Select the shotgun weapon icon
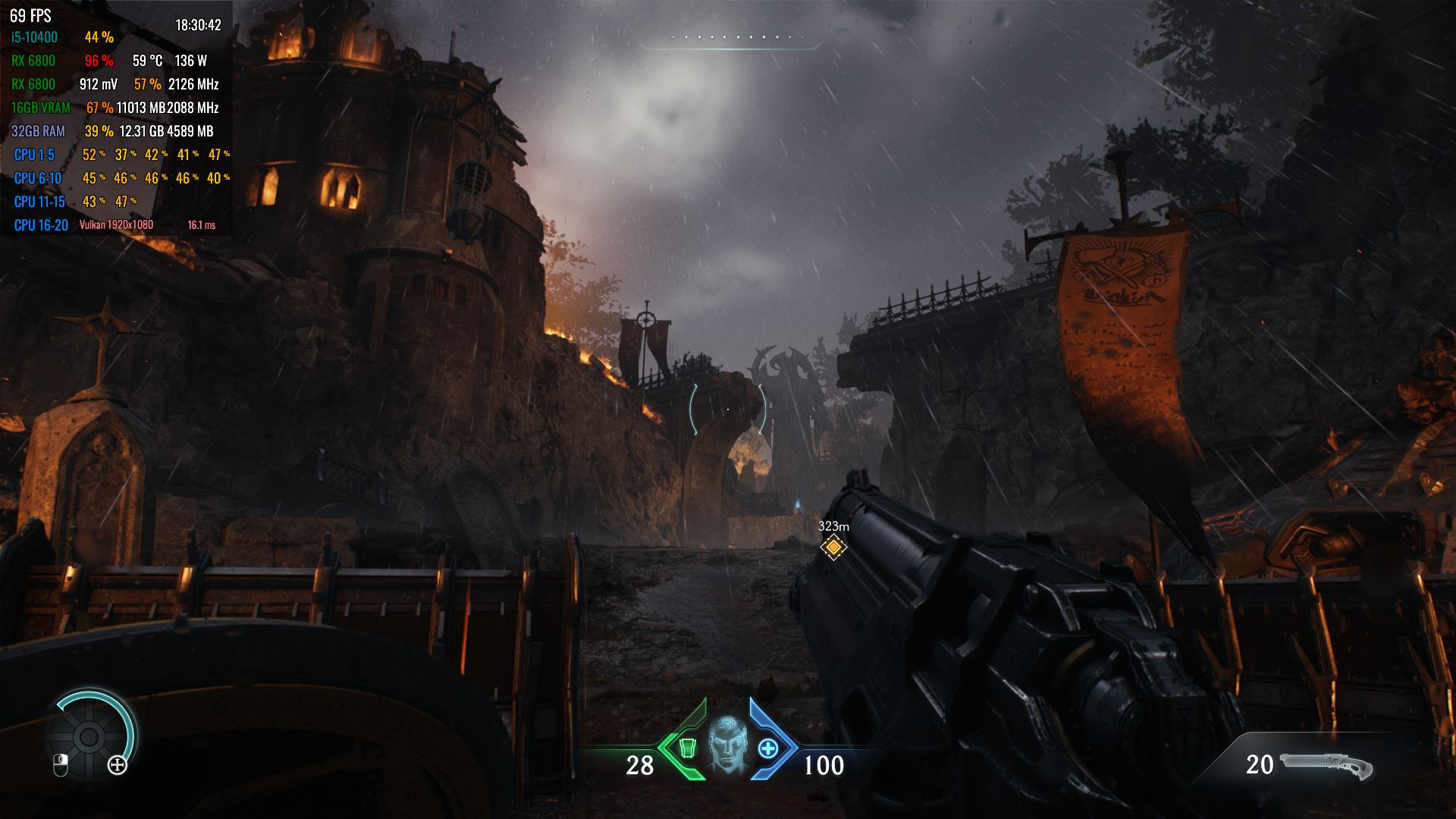Screen dimensions: 1456x819 [1326, 766]
